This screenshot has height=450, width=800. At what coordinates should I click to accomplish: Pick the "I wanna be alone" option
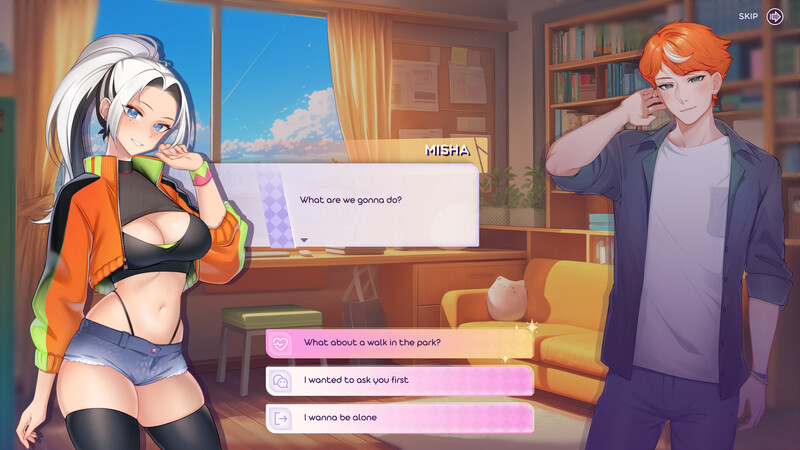click(x=399, y=417)
